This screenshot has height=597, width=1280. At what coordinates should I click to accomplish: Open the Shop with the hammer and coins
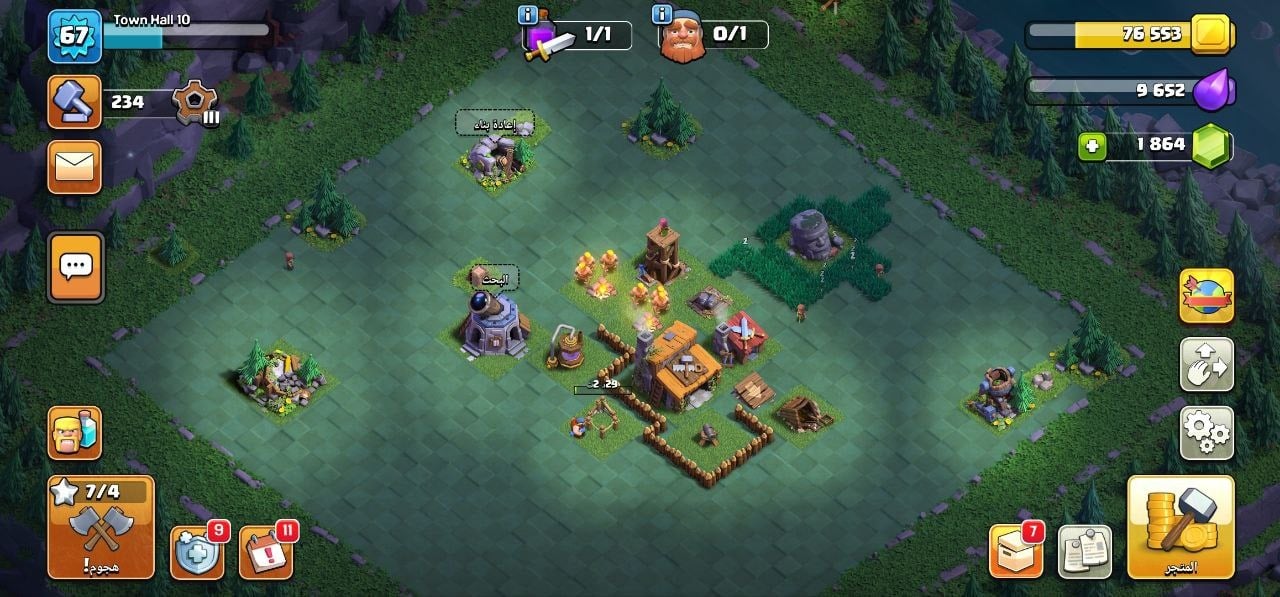point(1180,527)
